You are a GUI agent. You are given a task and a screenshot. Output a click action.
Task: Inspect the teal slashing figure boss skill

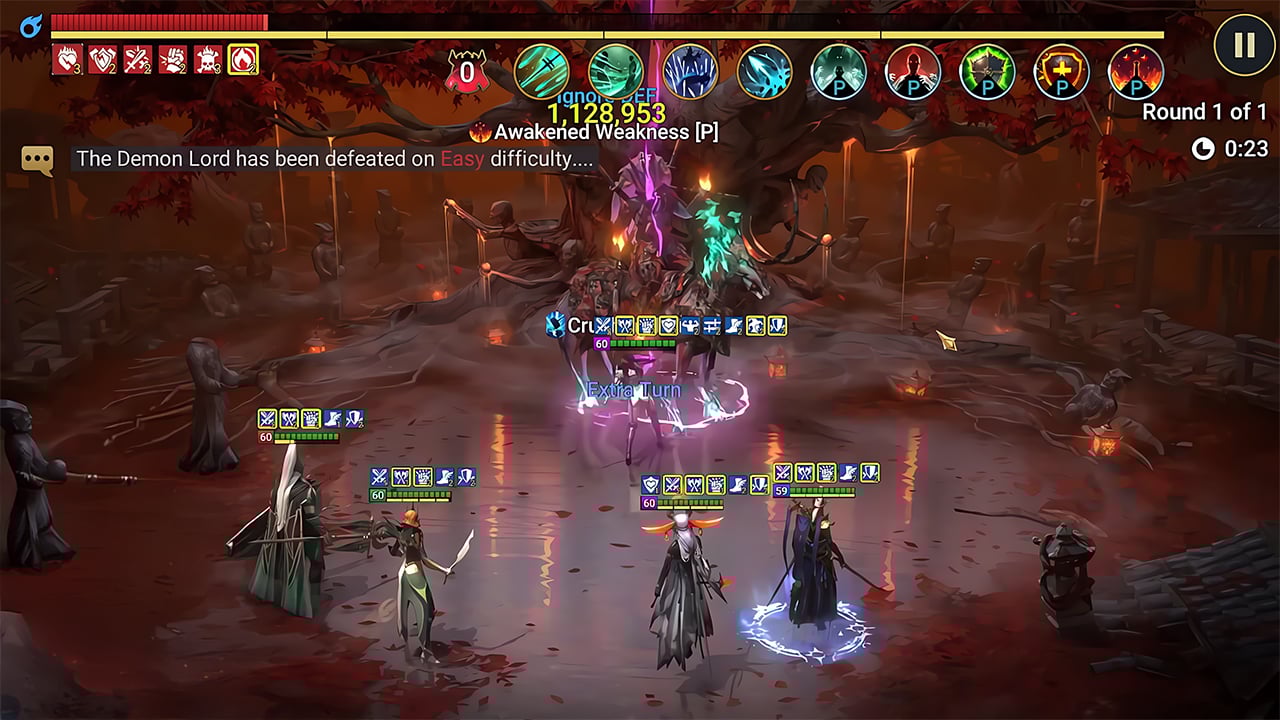click(616, 72)
